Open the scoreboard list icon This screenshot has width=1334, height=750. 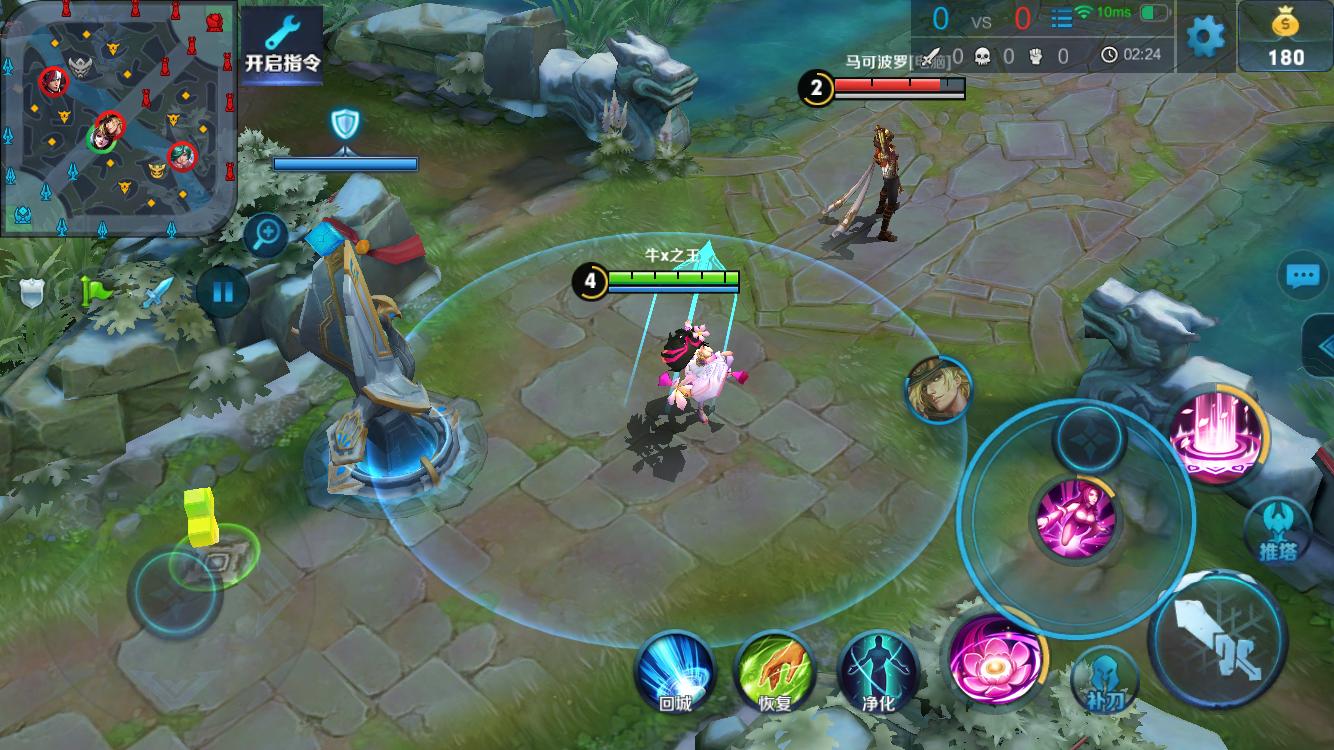pos(1061,18)
